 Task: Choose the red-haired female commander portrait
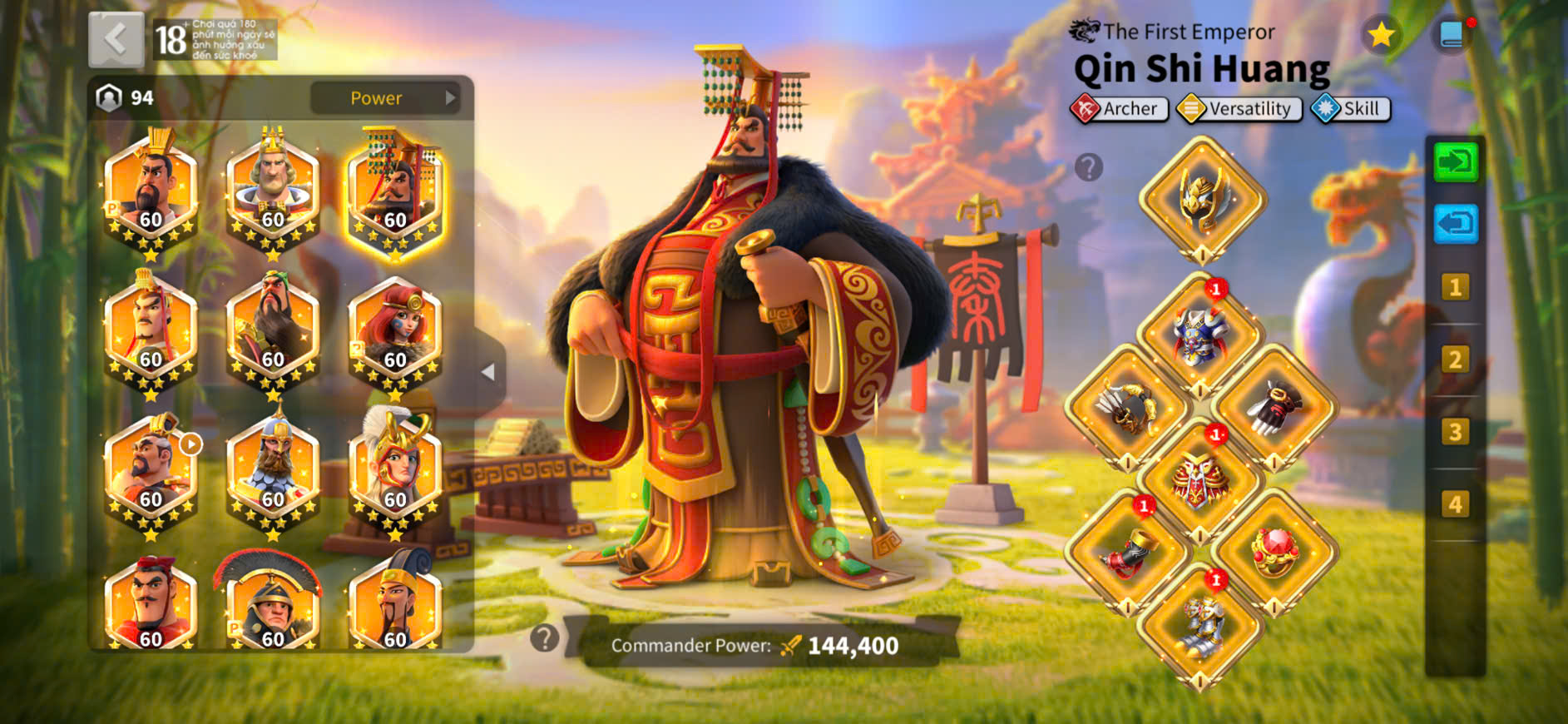click(x=395, y=335)
